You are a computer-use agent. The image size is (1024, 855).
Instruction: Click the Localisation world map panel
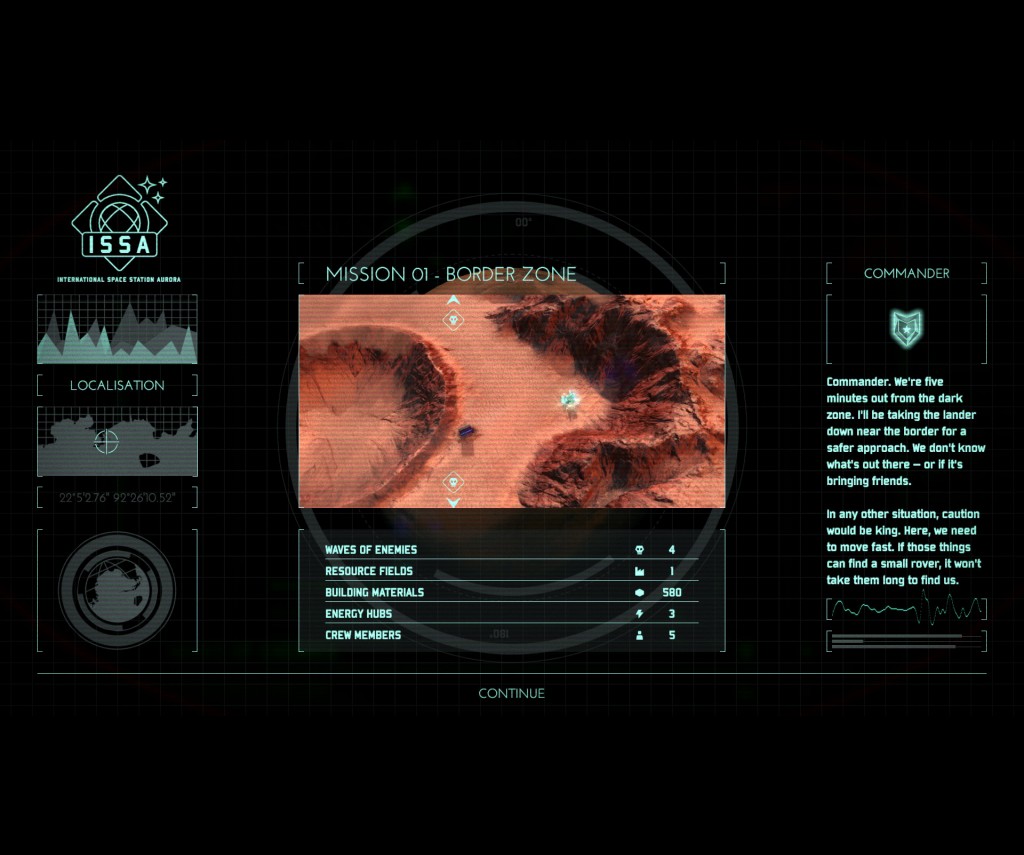point(117,441)
